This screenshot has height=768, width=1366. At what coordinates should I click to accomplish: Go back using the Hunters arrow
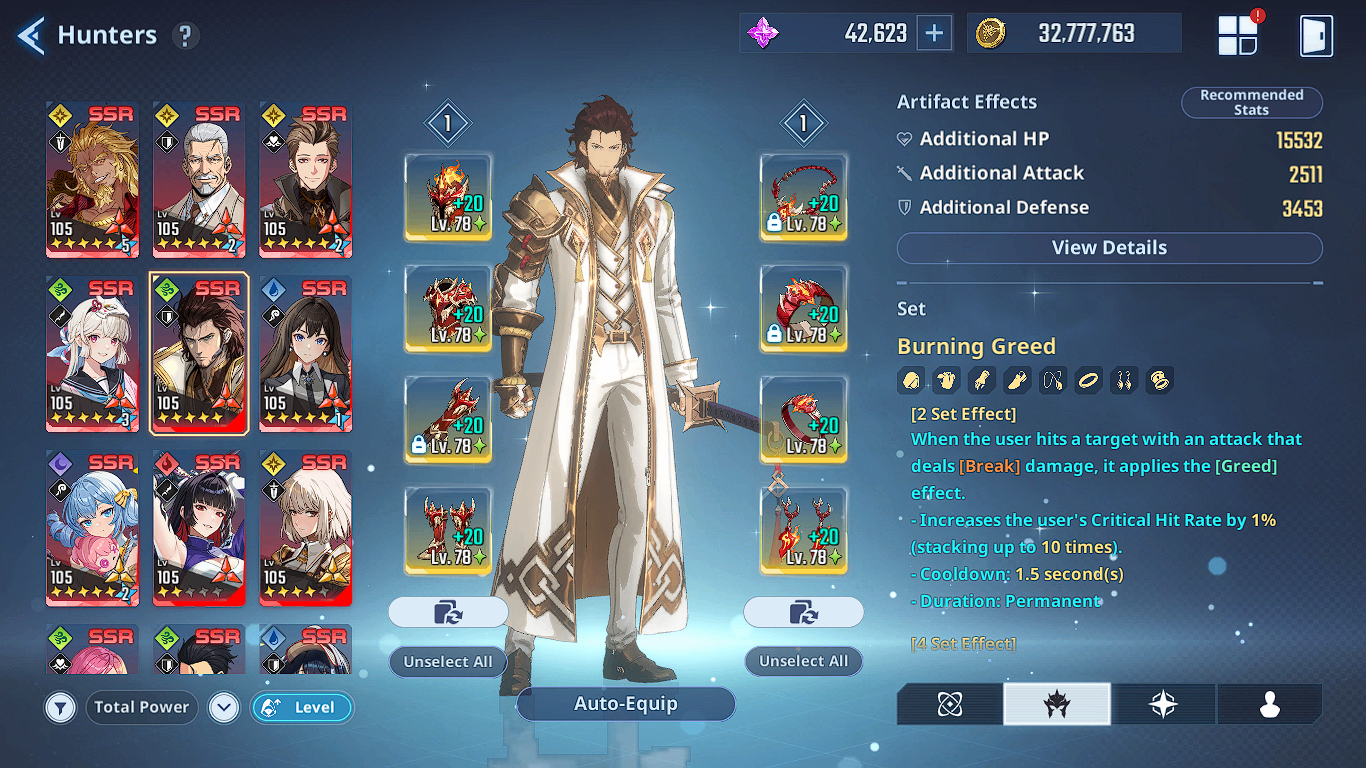click(32, 35)
